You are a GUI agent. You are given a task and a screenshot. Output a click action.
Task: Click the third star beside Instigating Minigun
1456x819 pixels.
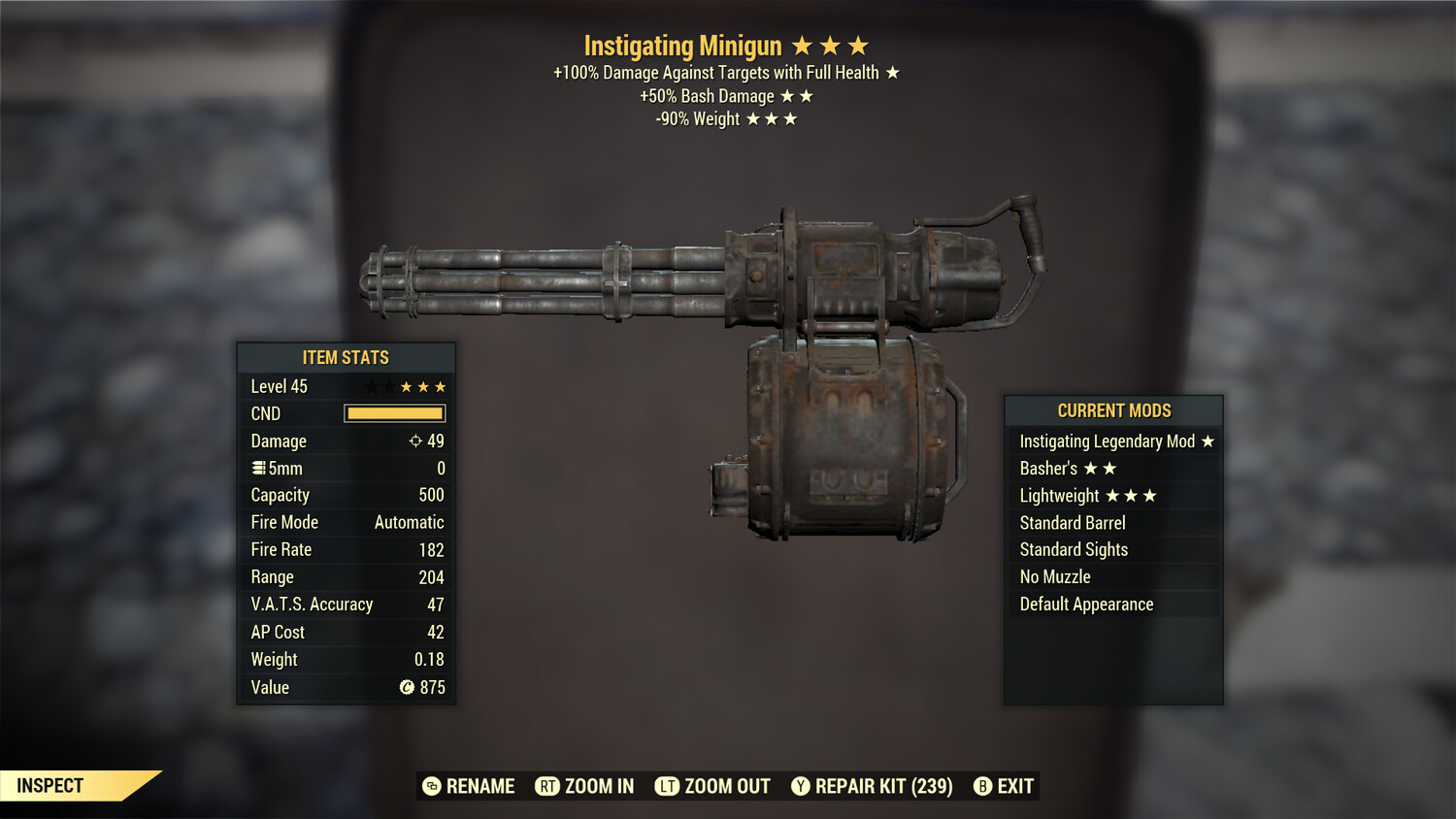pyautogui.click(x=860, y=45)
